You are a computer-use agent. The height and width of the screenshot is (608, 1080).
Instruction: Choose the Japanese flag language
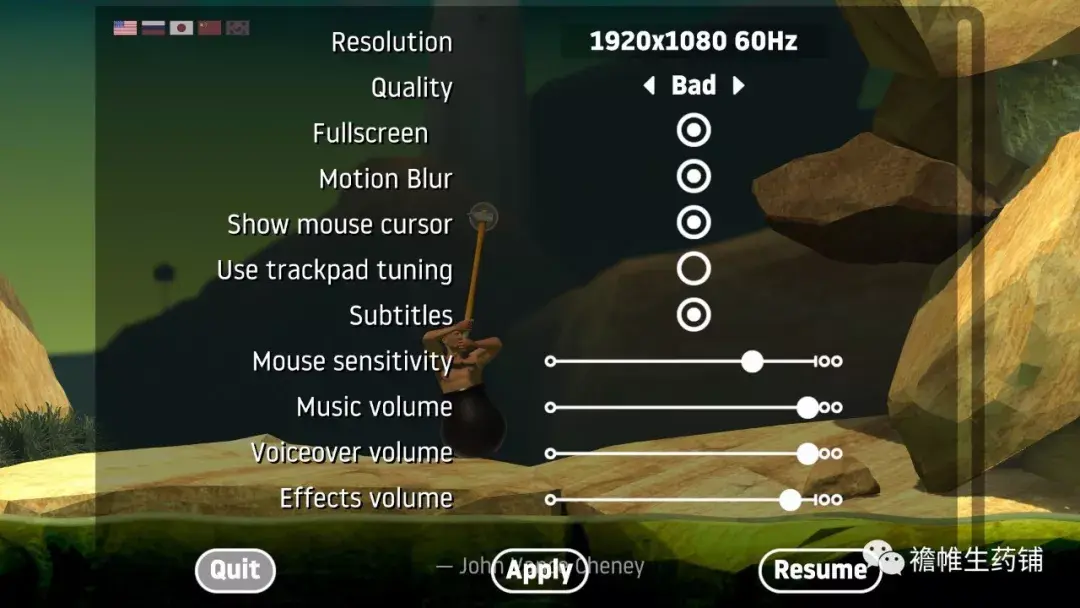click(181, 28)
